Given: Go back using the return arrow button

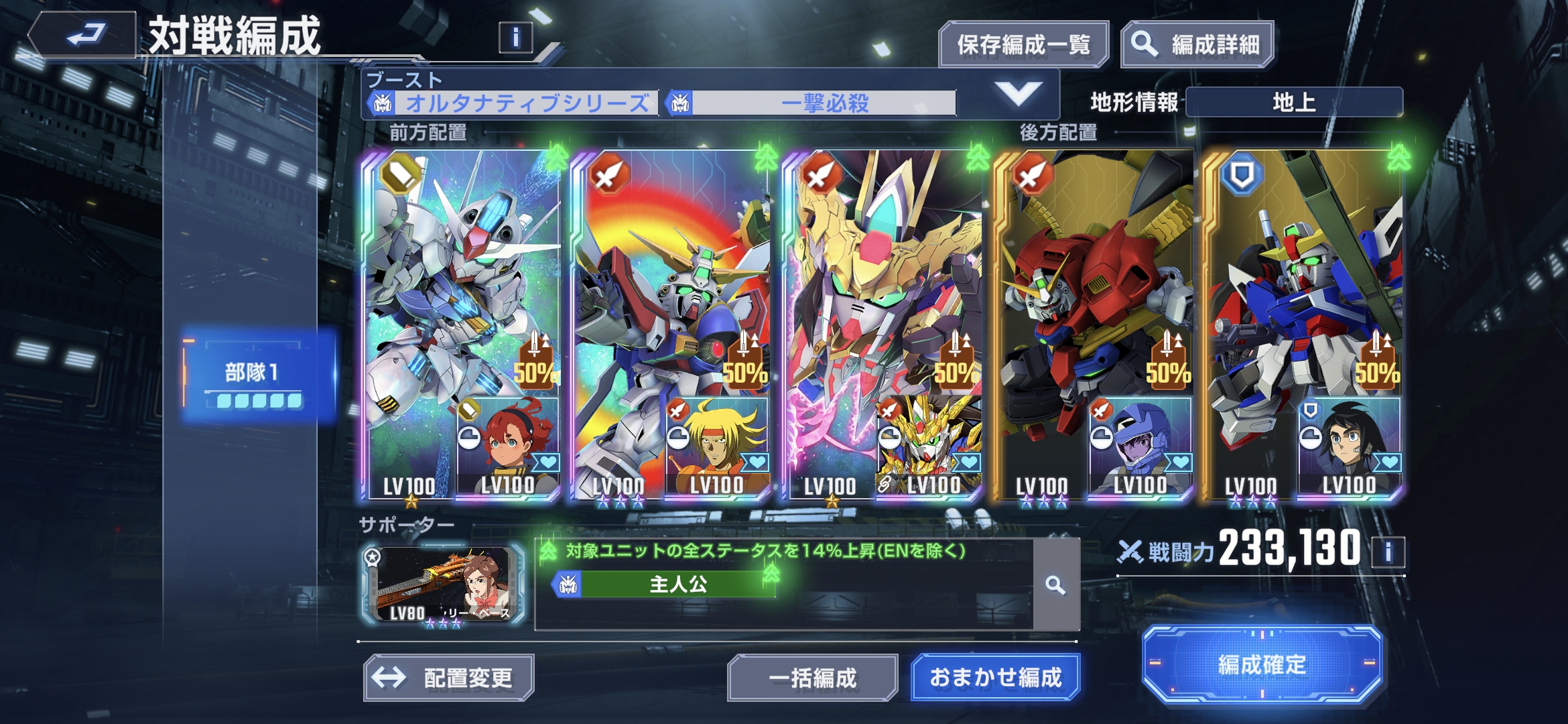Looking at the screenshot, I should pyautogui.click(x=84, y=35).
